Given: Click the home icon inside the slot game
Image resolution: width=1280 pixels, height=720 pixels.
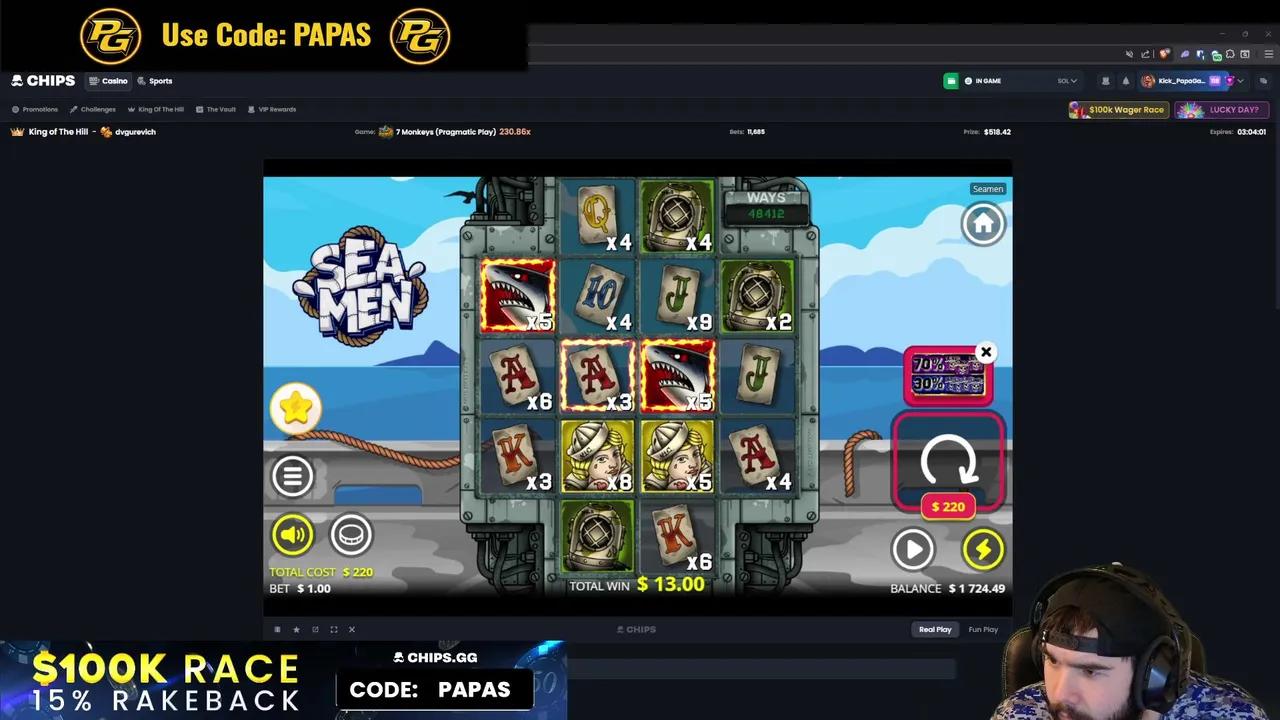Looking at the screenshot, I should point(983,223).
